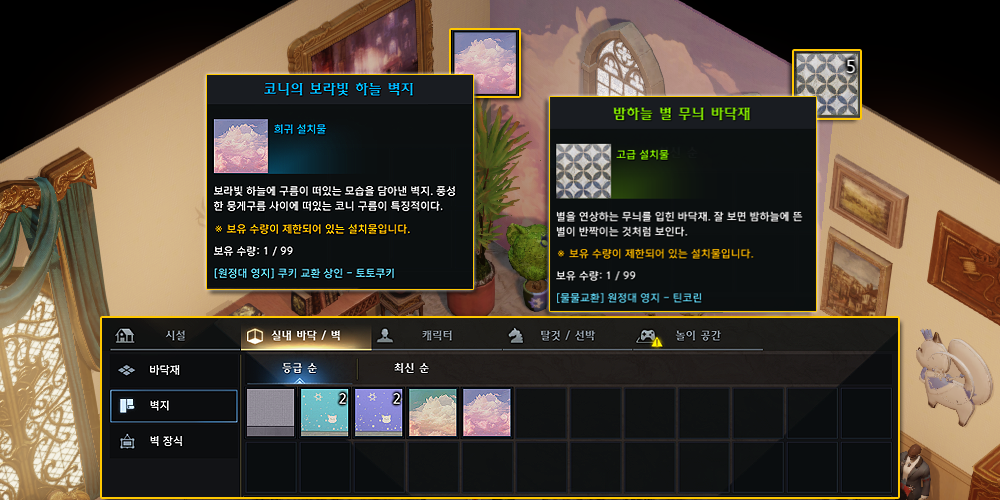Sort items by 최신 순 (newest)
1000x500 pixels.
410,369
